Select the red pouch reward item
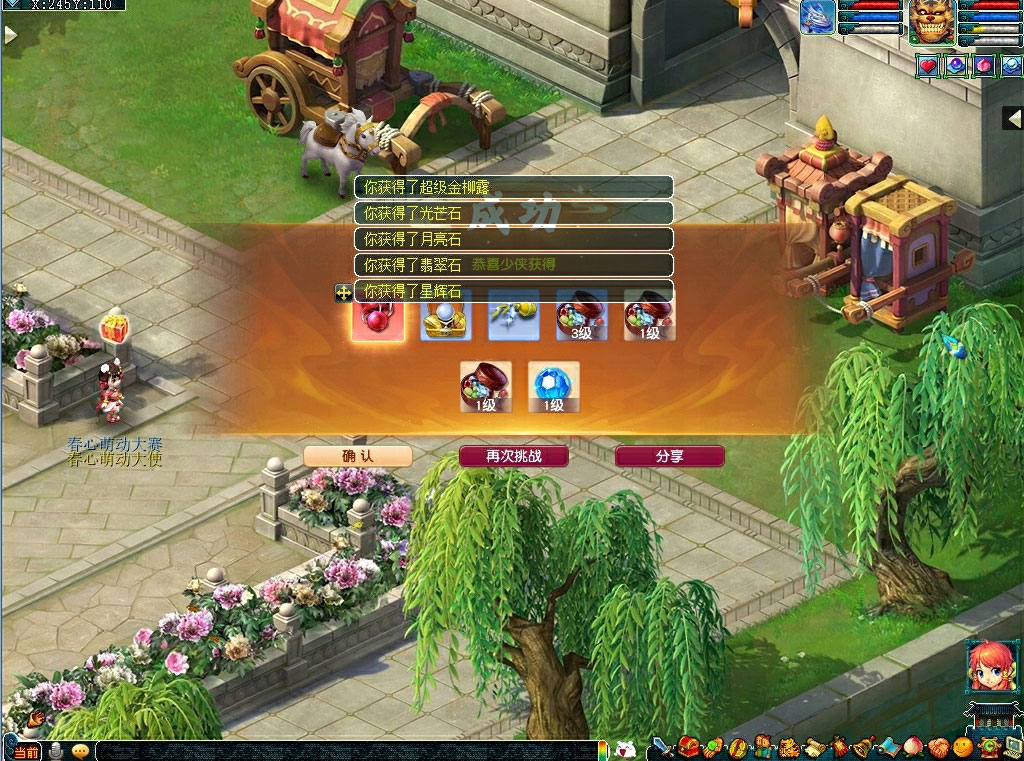The height and width of the screenshot is (761, 1024). [x=378, y=317]
